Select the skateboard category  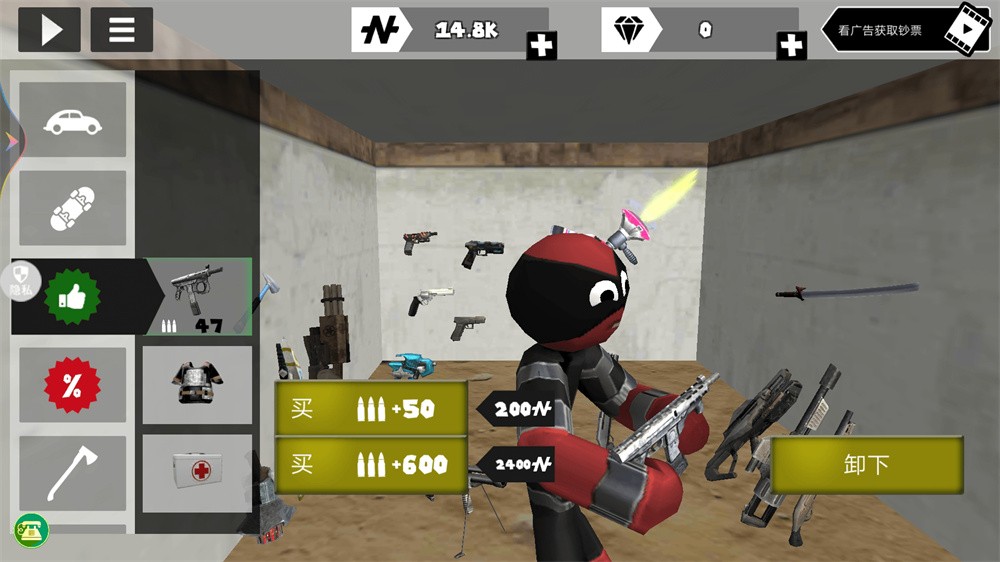[x=72, y=208]
